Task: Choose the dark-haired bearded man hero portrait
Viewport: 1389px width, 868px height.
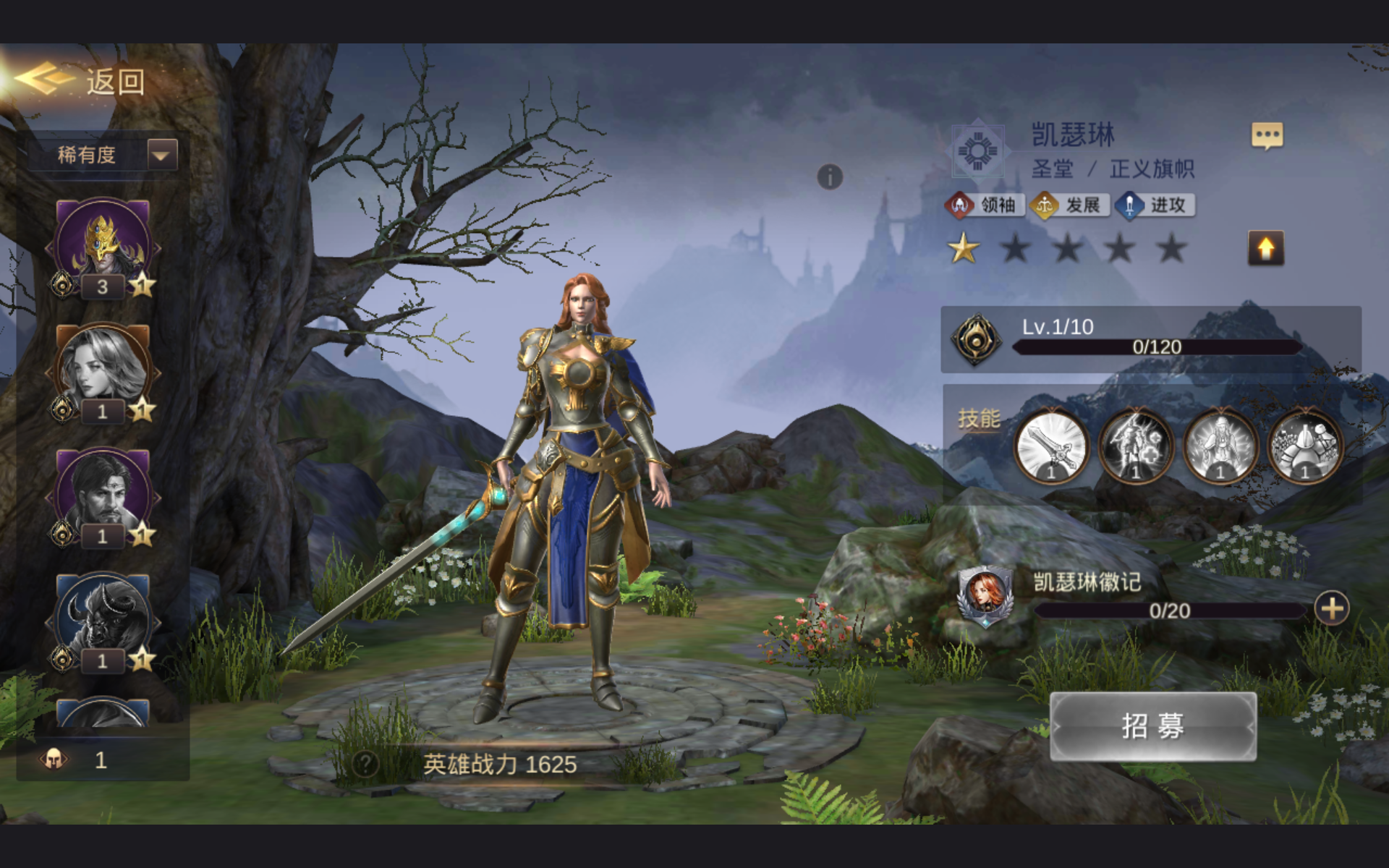Action: (x=102, y=493)
